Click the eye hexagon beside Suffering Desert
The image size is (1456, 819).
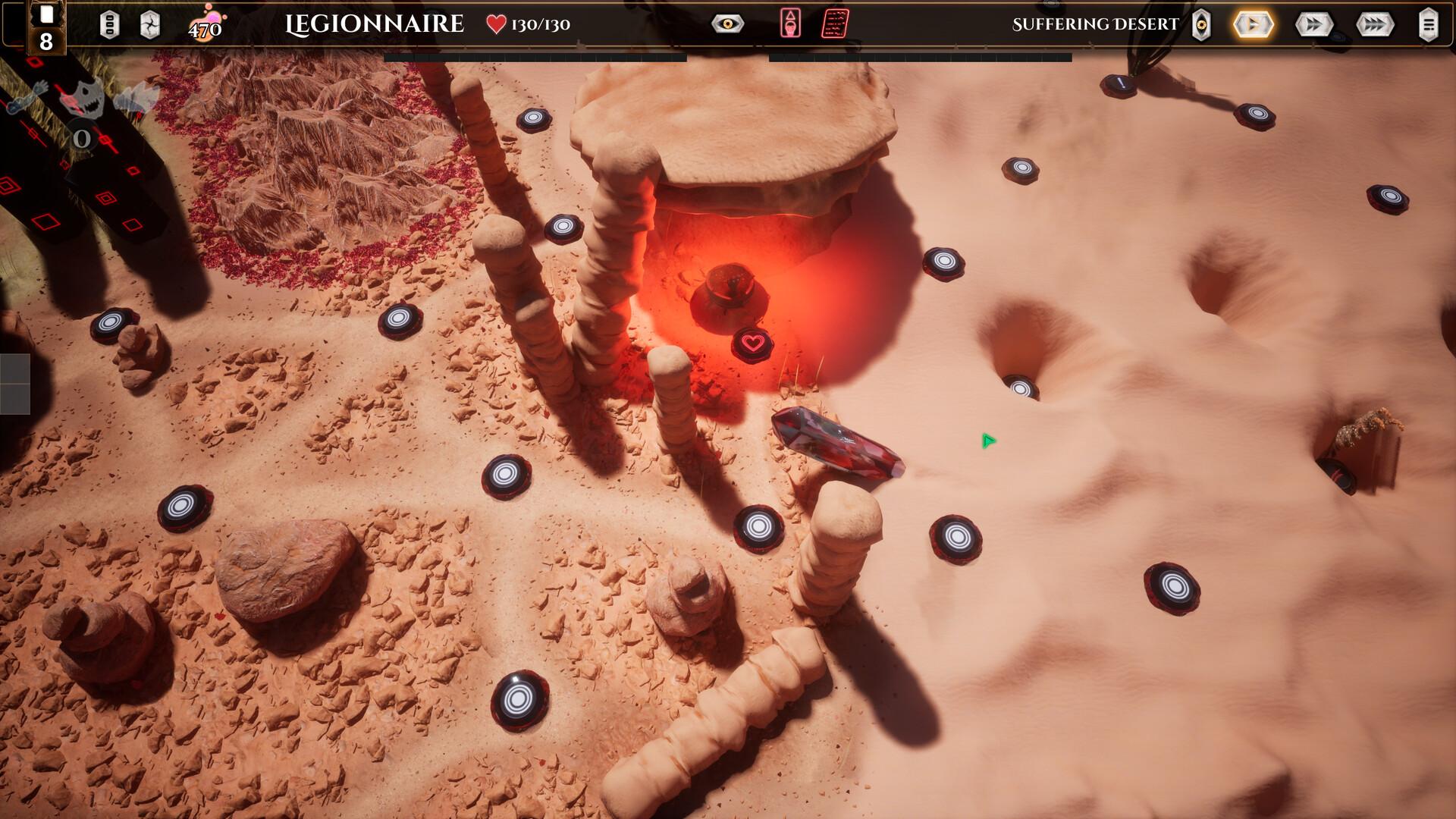1201,25
